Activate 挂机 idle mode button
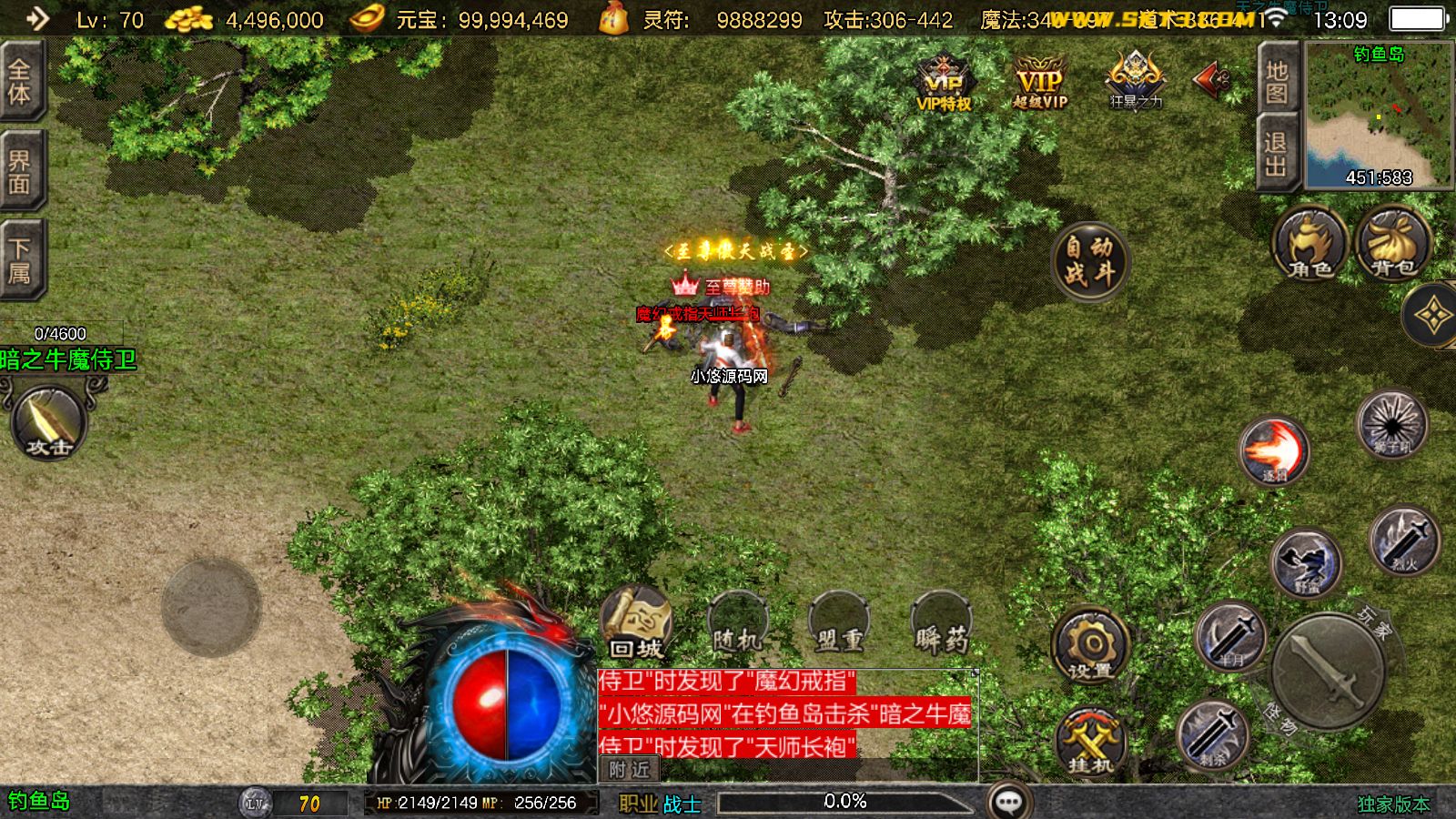Viewport: 1456px width, 819px height. click(1090, 742)
